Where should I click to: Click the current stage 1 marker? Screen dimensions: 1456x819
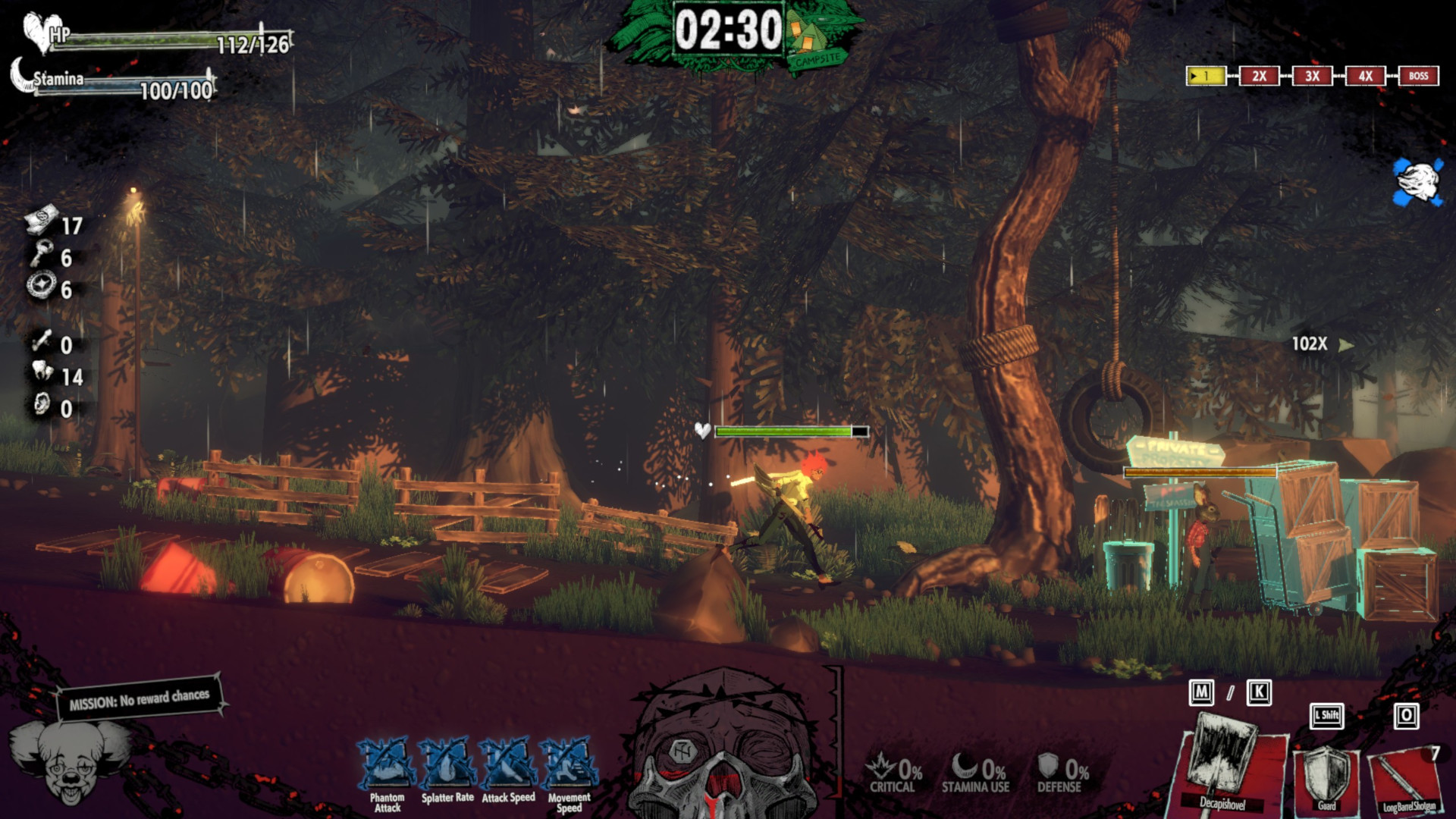pos(1206,76)
